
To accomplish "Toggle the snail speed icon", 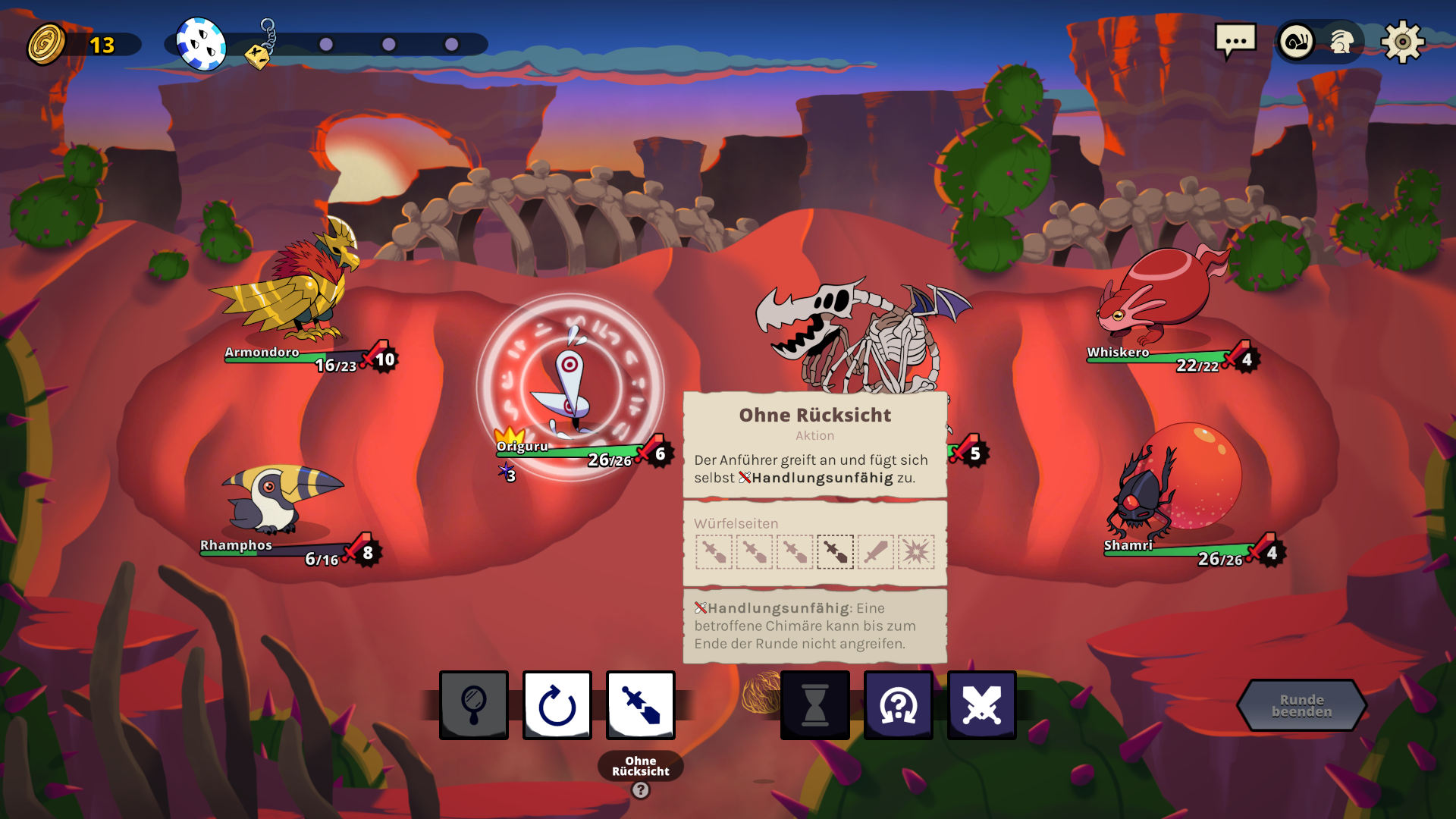I will [1297, 42].
